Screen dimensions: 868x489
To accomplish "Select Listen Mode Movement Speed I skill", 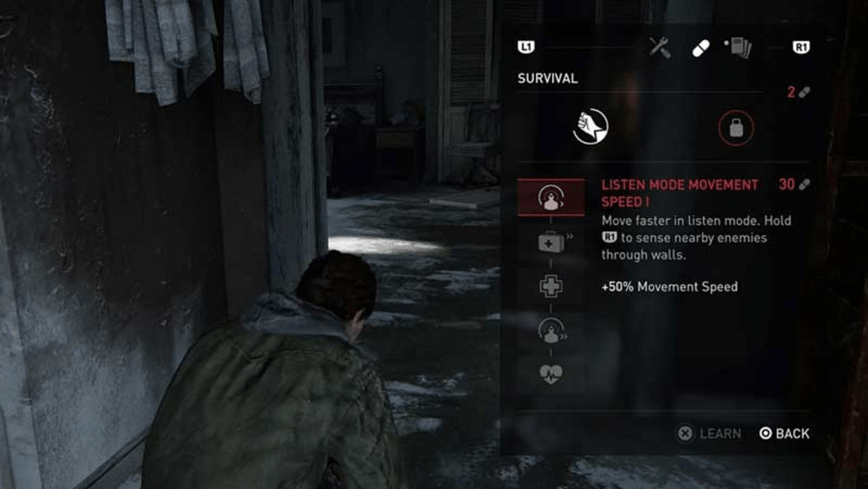I will coord(551,198).
